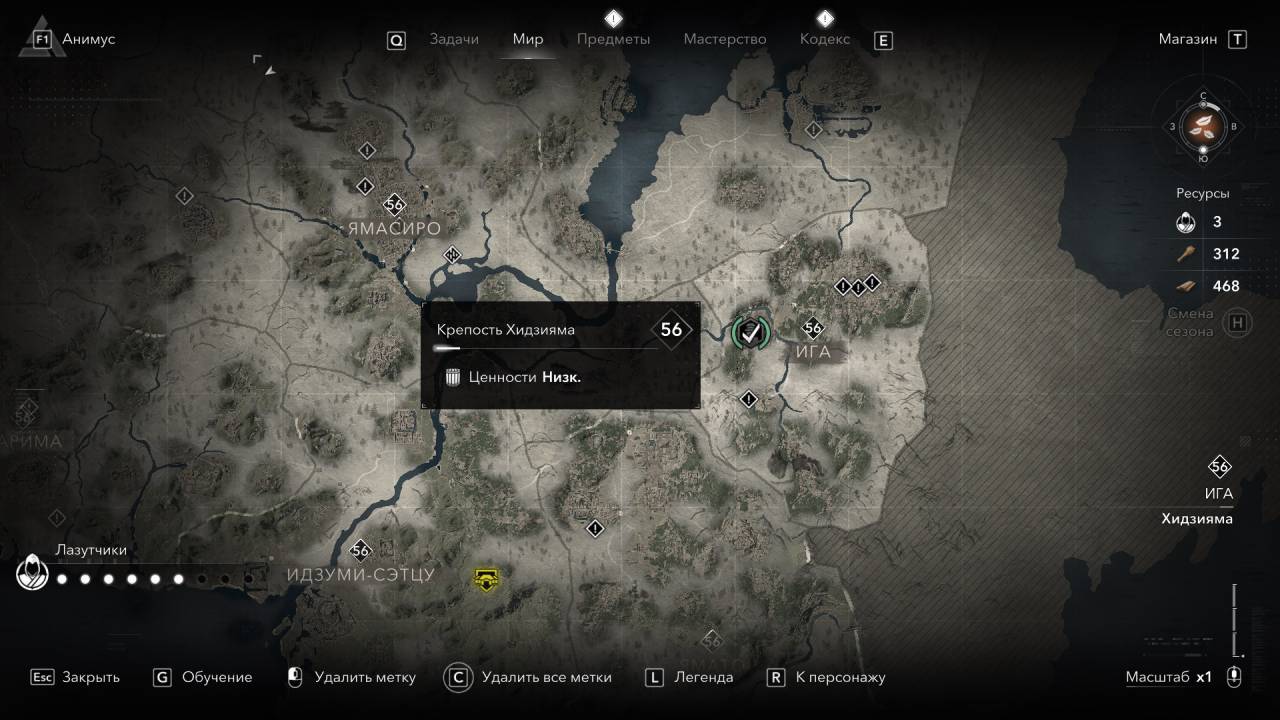Go to the Мастерство tab
This screenshot has height=720, width=1280.
tap(724, 39)
